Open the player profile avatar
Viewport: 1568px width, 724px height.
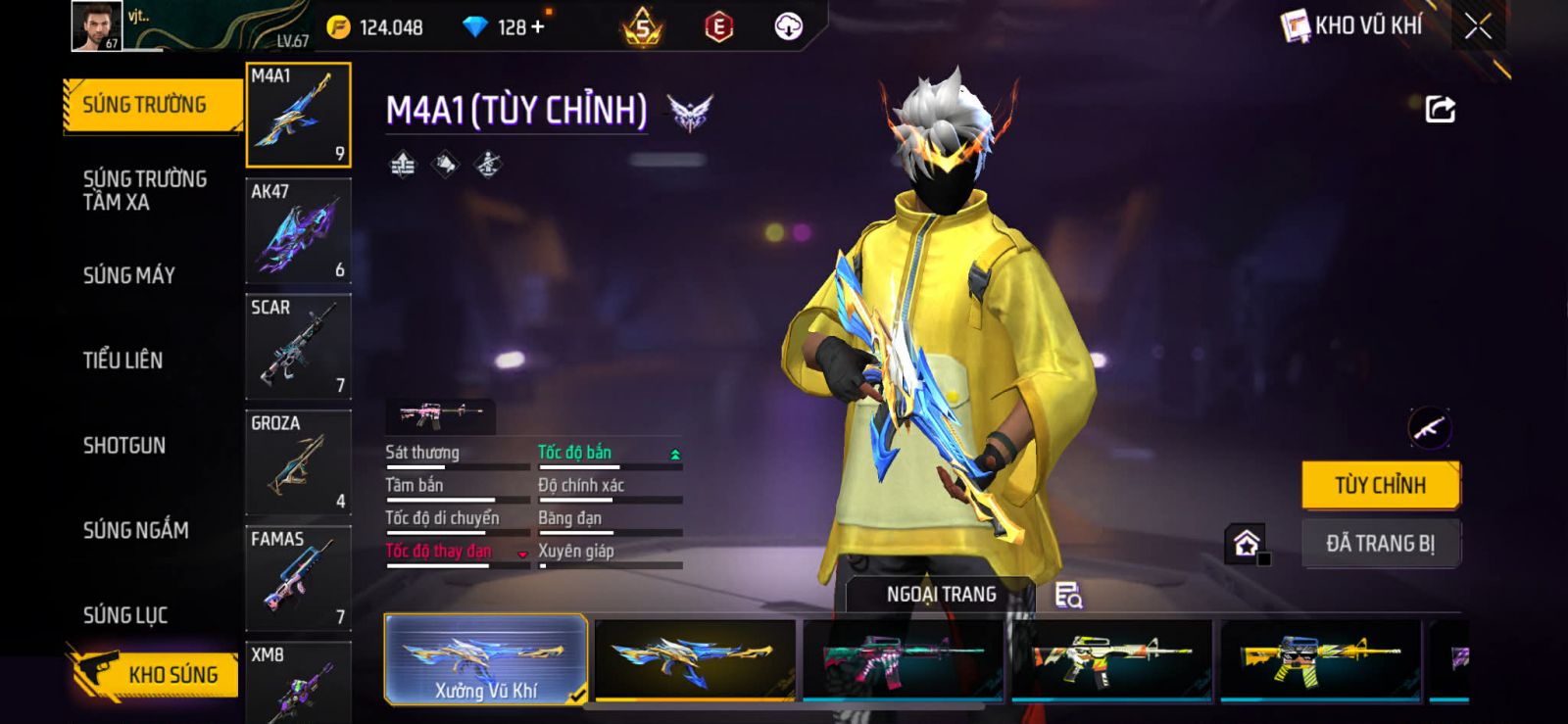96,25
